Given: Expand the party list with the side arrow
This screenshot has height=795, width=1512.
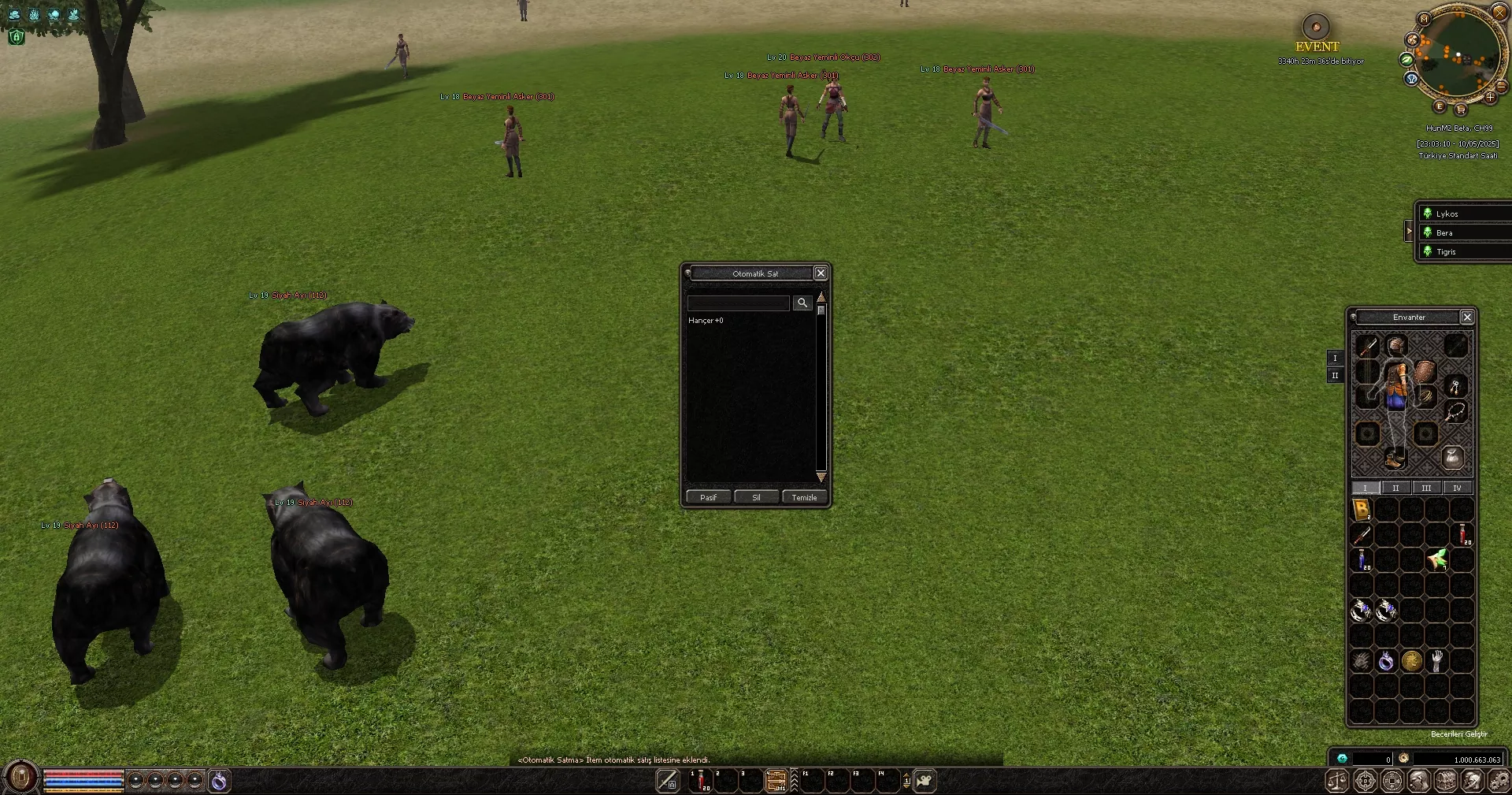Looking at the screenshot, I should point(1409,231).
